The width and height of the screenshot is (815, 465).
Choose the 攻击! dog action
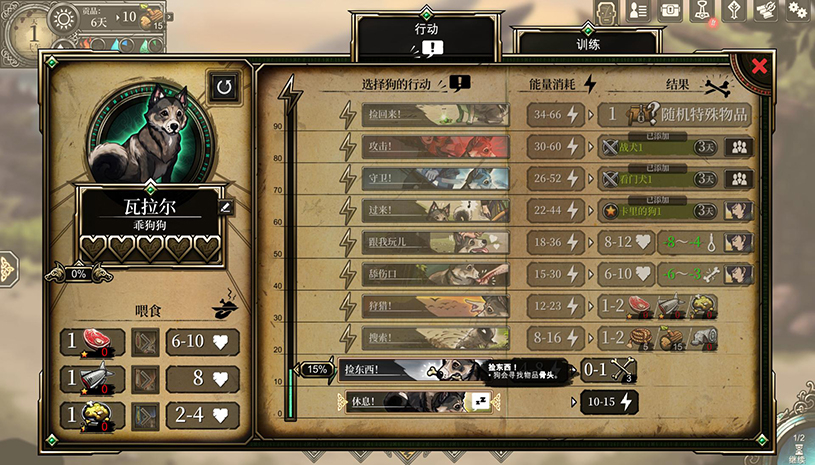(x=434, y=147)
